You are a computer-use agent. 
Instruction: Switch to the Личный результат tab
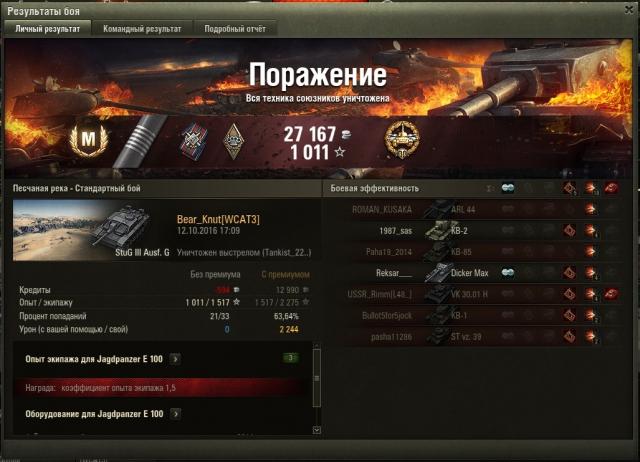(48, 29)
